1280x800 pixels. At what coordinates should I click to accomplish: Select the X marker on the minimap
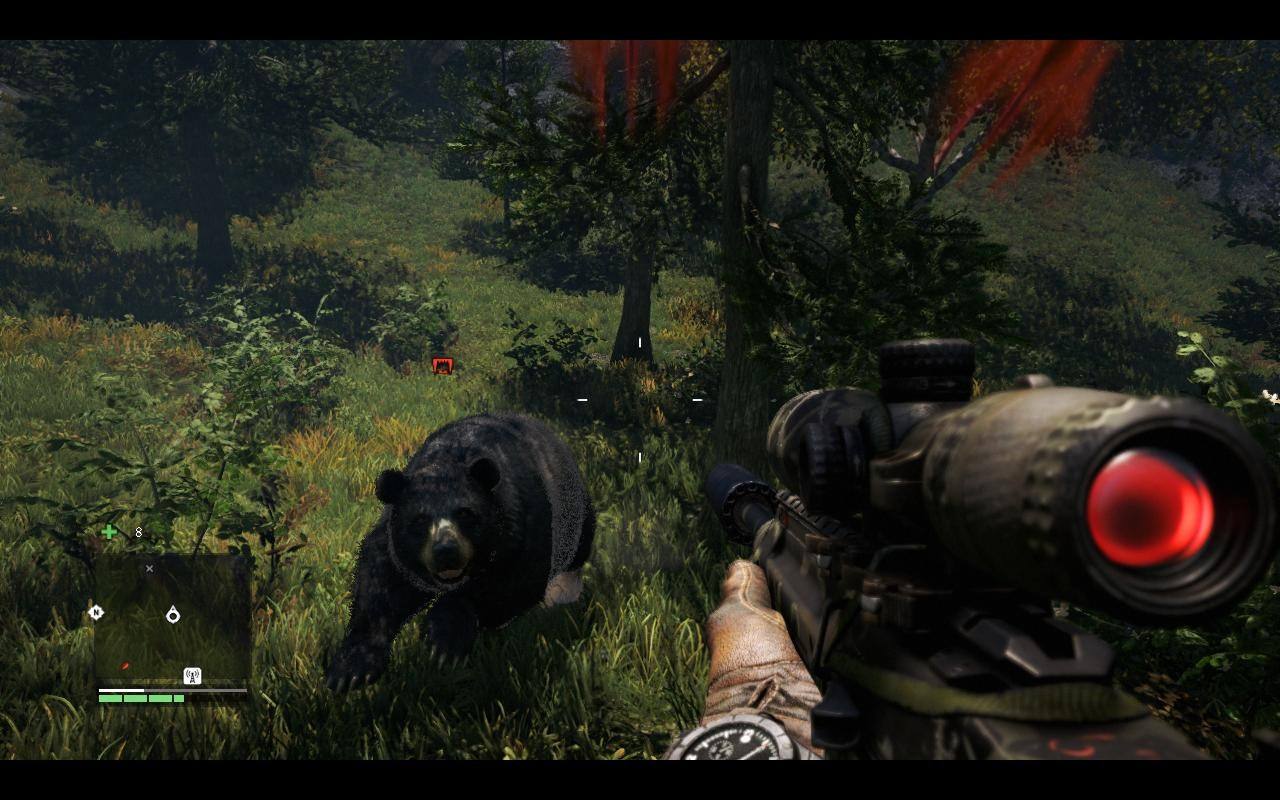(149, 569)
